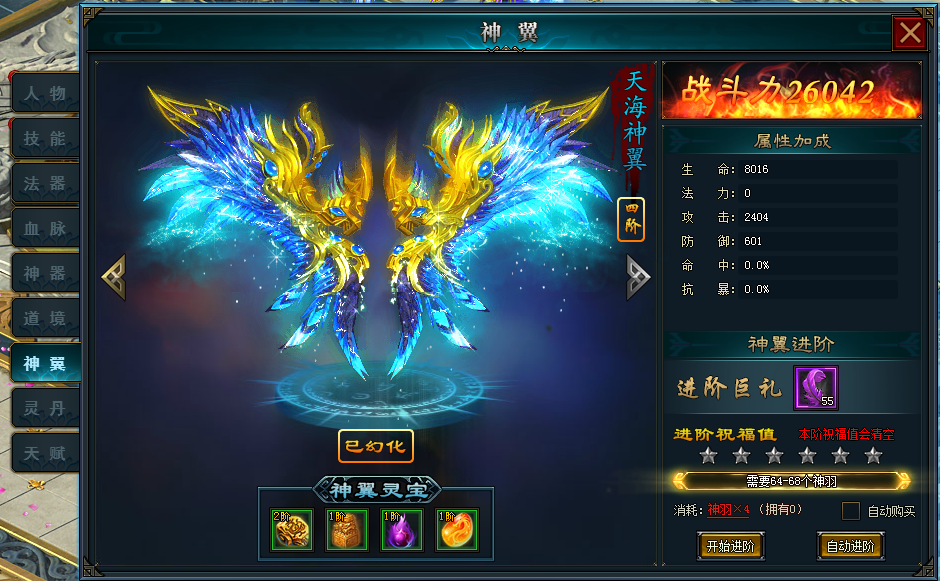Open the 进阶巨礼 purple reward item
Image resolution: width=940 pixels, height=581 pixels.
point(815,387)
